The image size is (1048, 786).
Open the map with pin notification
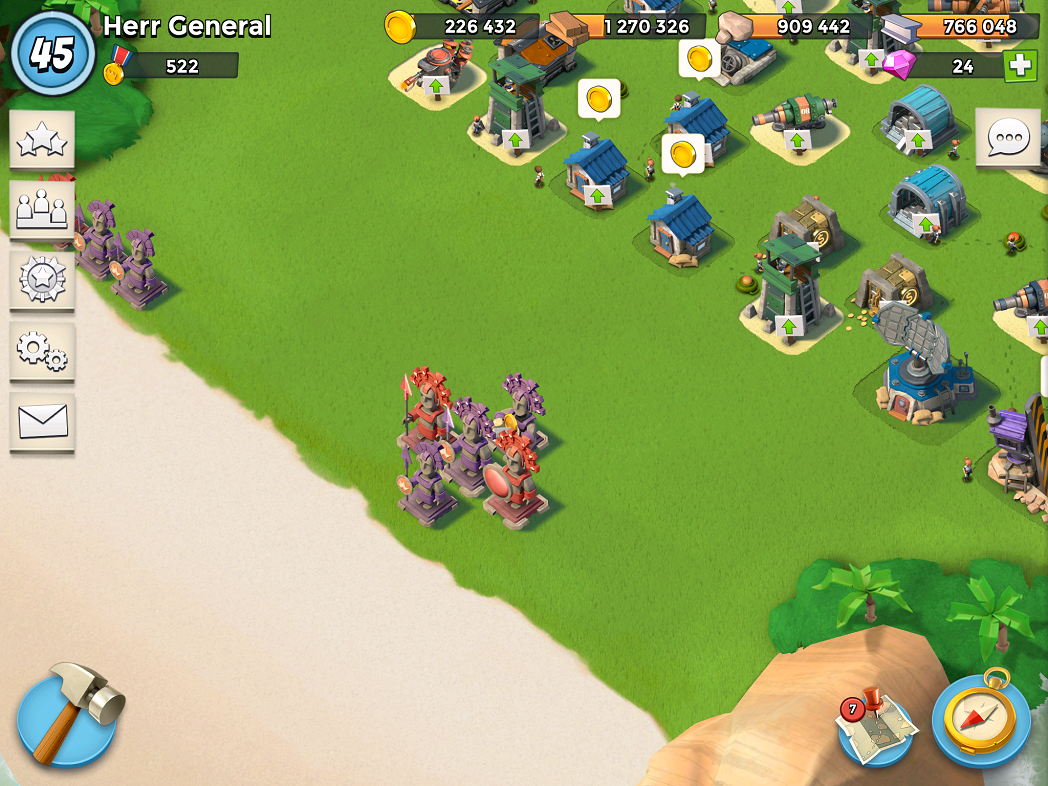click(x=875, y=729)
